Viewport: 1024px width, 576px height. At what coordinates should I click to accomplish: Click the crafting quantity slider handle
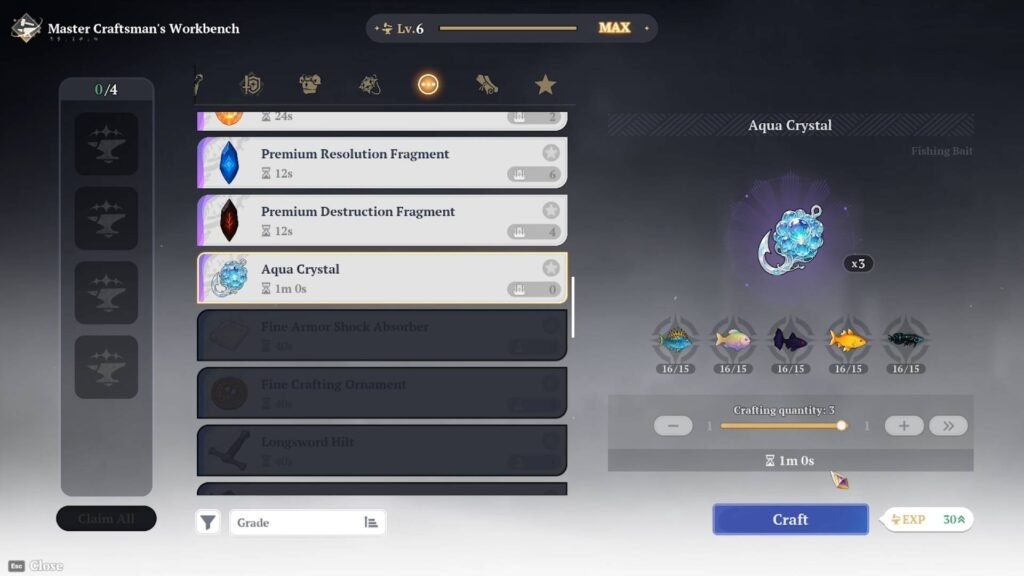click(x=842, y=425)
